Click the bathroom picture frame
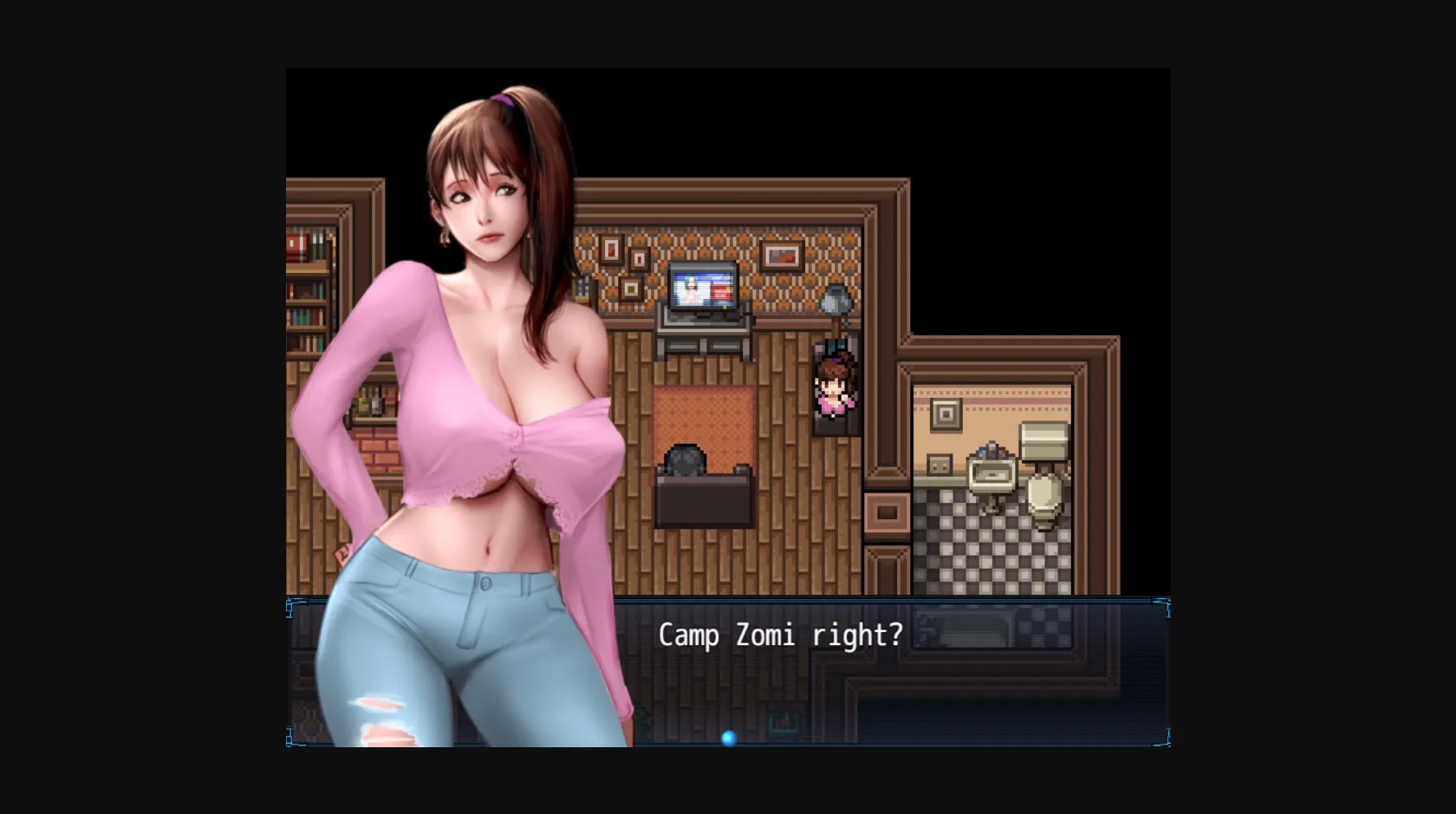 coord(946,414)
